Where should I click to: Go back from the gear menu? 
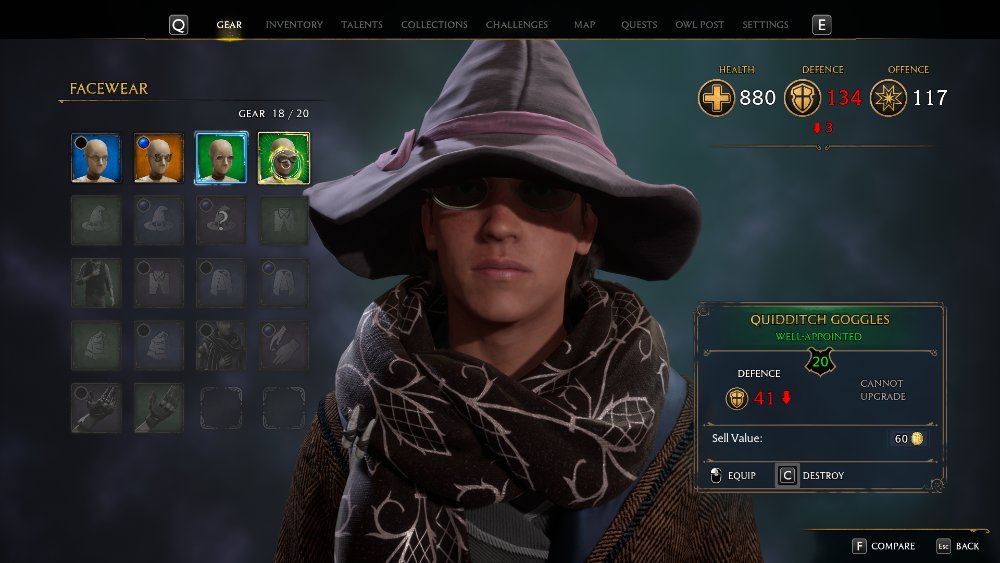tap(958, 546)
